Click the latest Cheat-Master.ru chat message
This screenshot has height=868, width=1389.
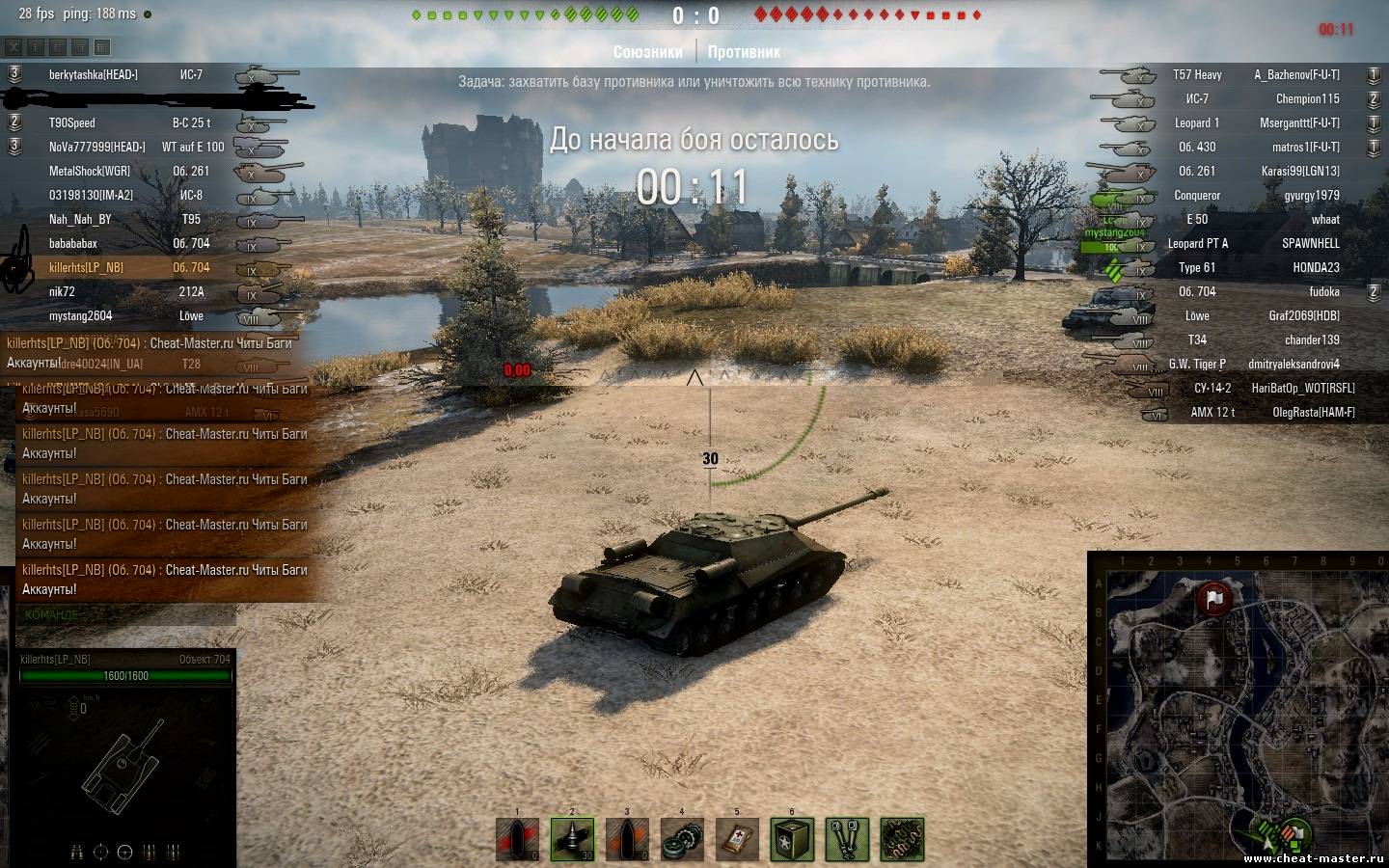coord(164,579)
